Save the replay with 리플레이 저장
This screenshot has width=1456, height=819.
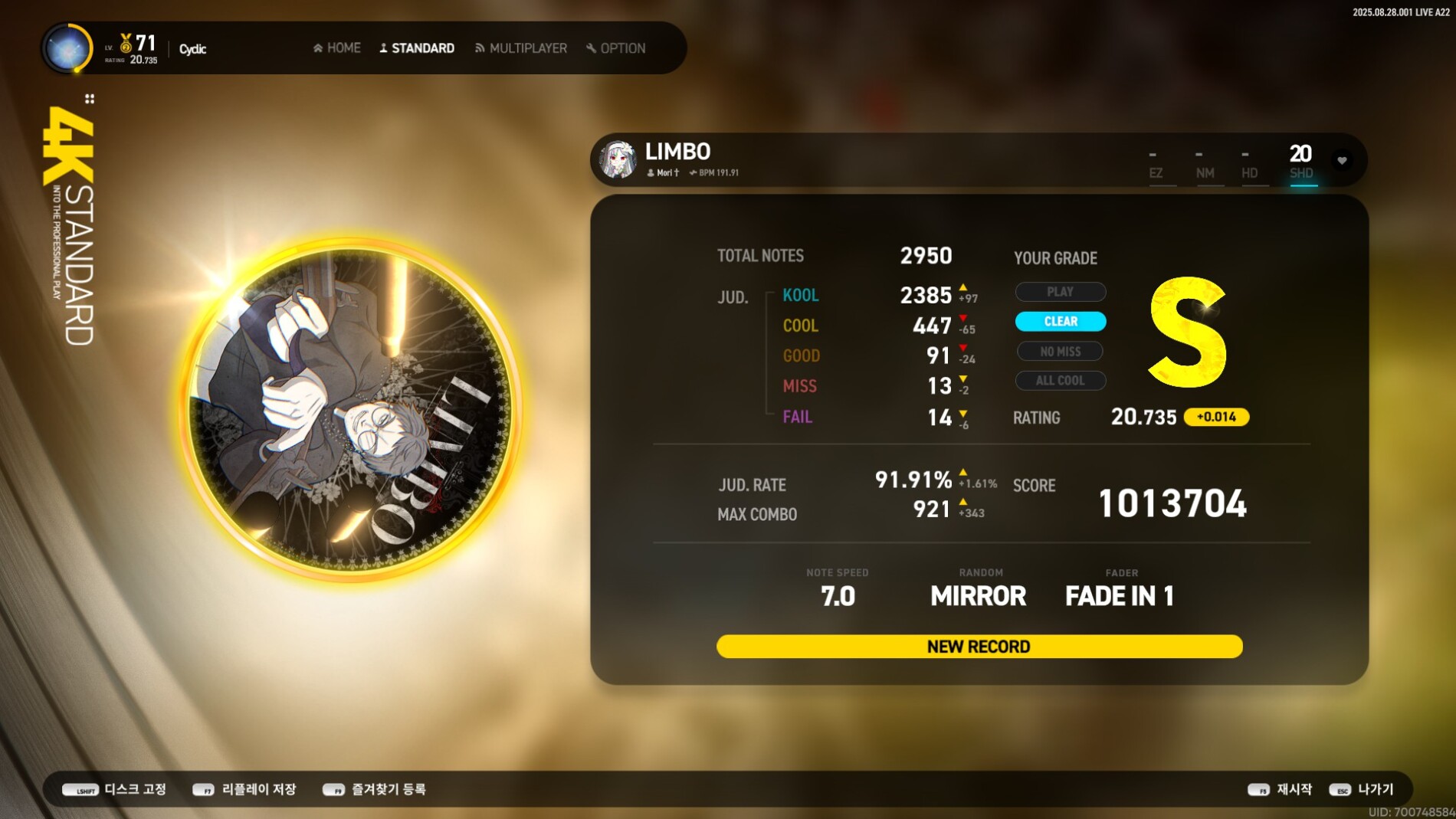(x=244, y=789)
